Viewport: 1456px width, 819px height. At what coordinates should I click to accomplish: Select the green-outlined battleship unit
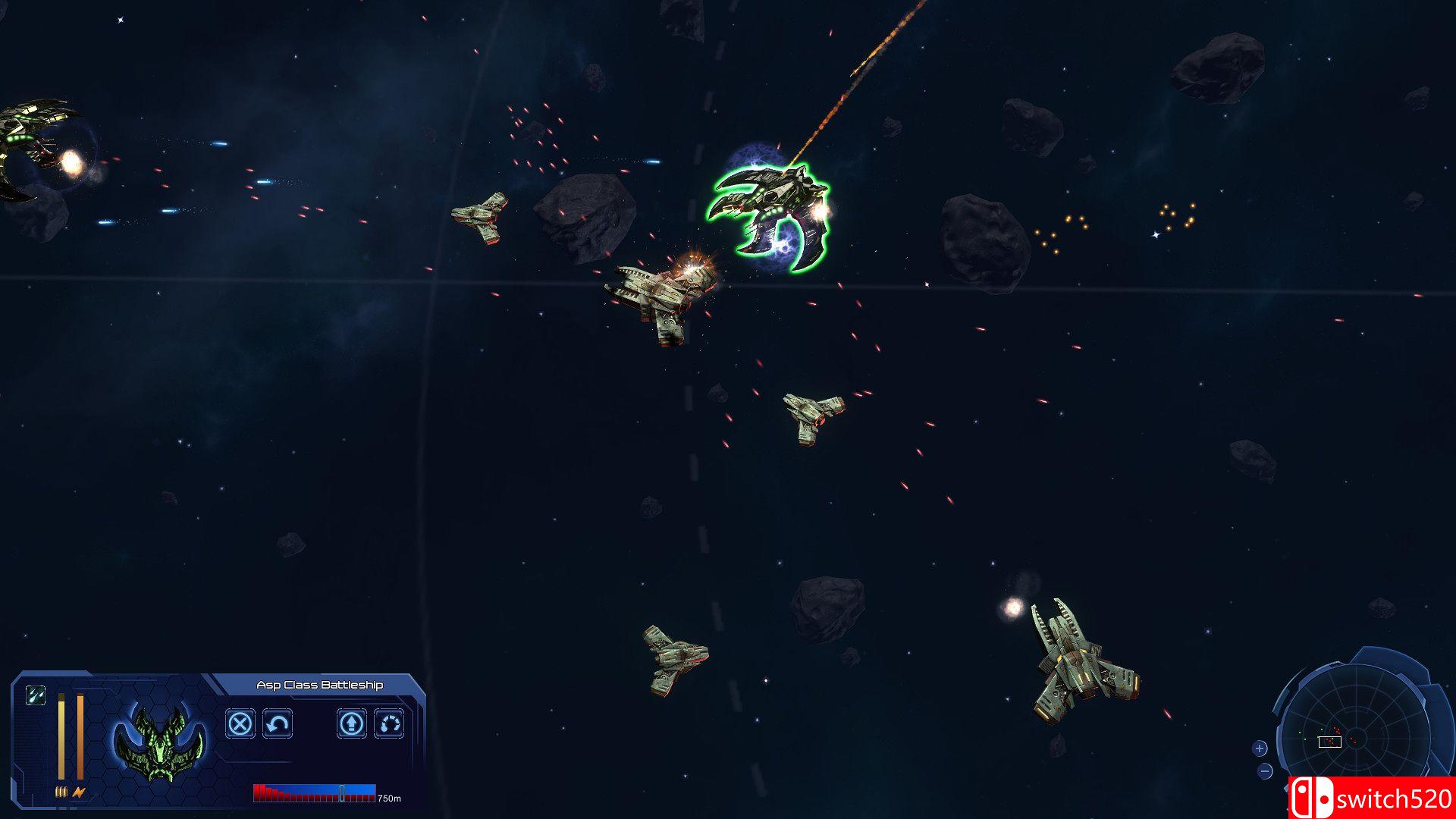click(x=770, y=215)
